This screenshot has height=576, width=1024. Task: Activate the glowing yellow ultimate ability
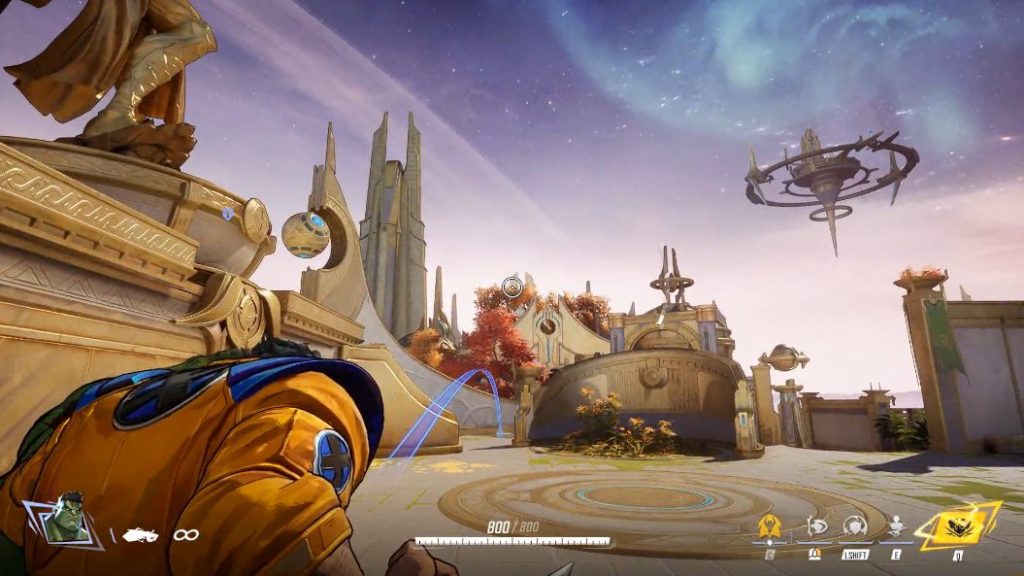(957, 525)
